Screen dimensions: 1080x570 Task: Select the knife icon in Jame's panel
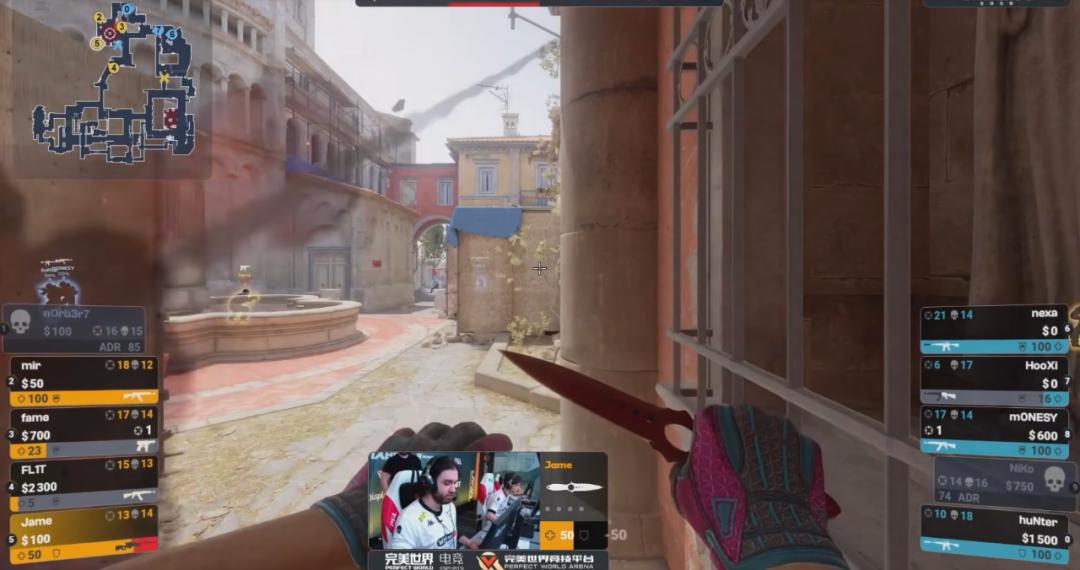click(573, 488)
